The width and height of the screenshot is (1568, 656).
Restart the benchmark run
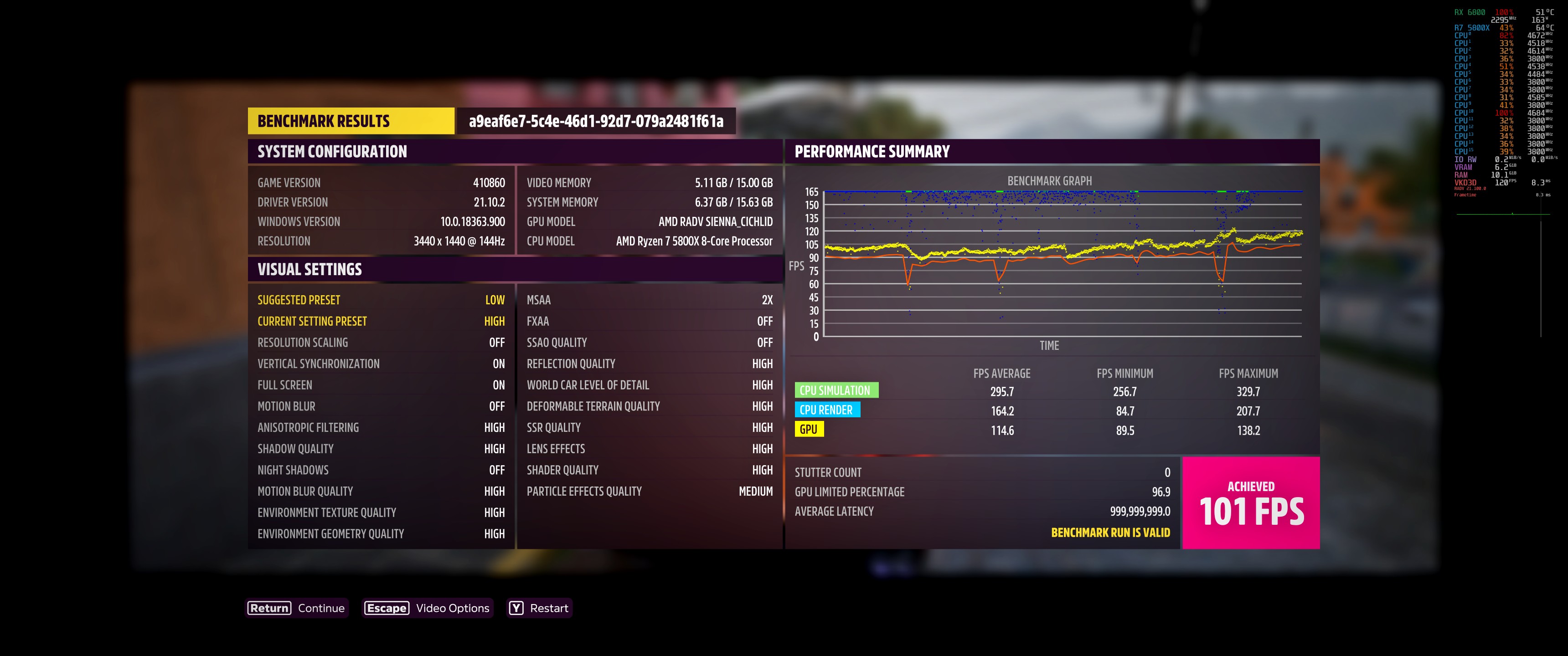[x=539, y=608]
